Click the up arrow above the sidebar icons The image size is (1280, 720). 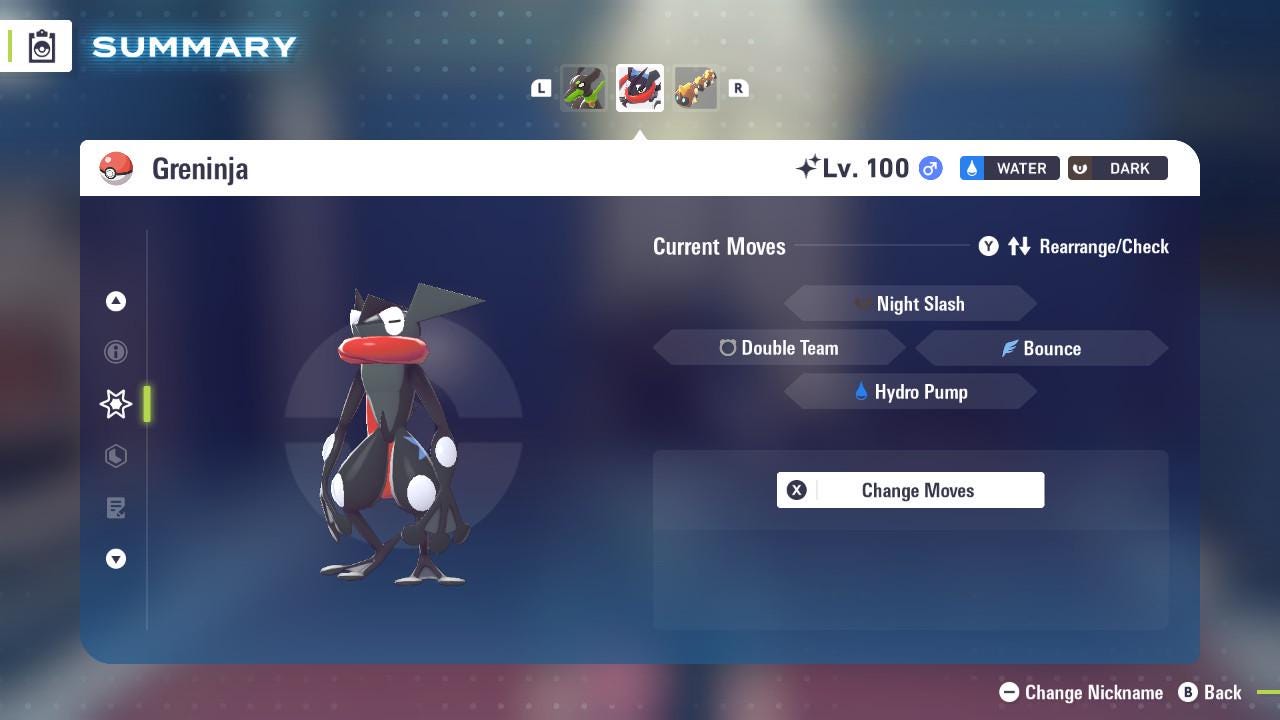pos(116,301)
